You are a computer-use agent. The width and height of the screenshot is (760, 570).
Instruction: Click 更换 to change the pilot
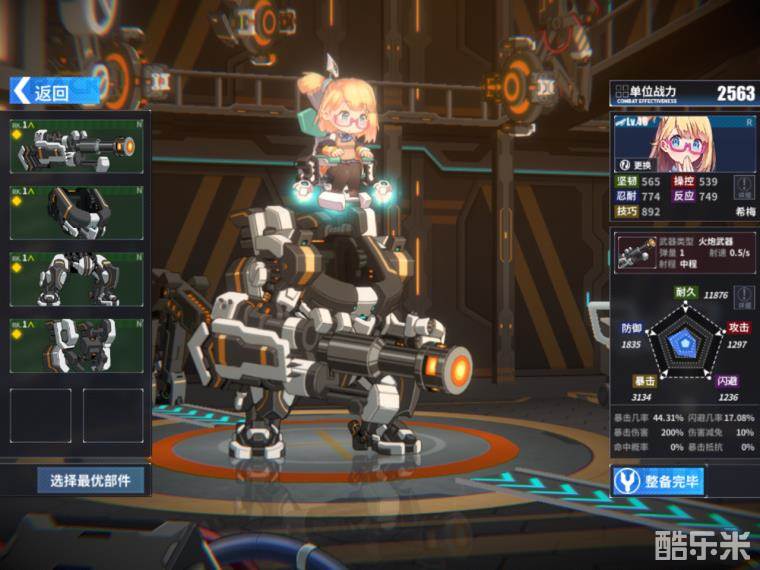coord(637,164)
